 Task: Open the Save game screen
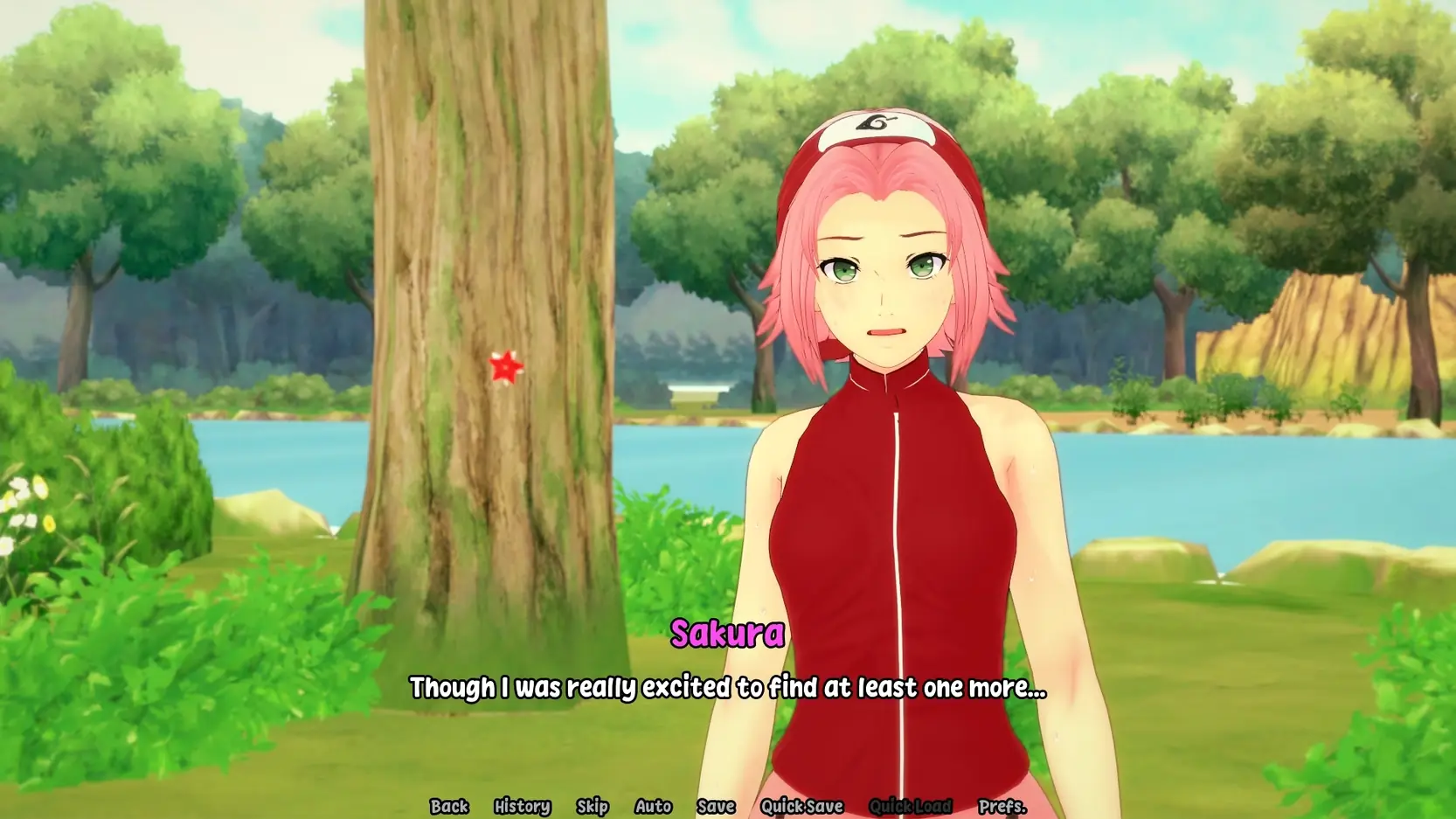point(715,806)
